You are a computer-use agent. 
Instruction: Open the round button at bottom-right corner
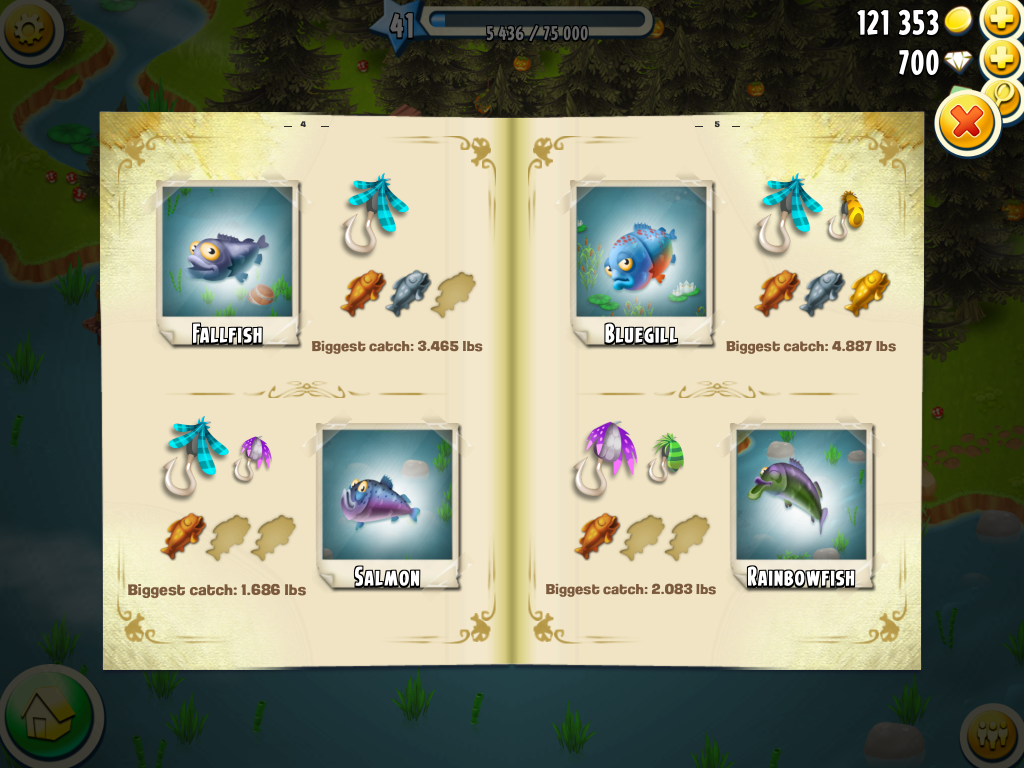click(x=993, y=739)
